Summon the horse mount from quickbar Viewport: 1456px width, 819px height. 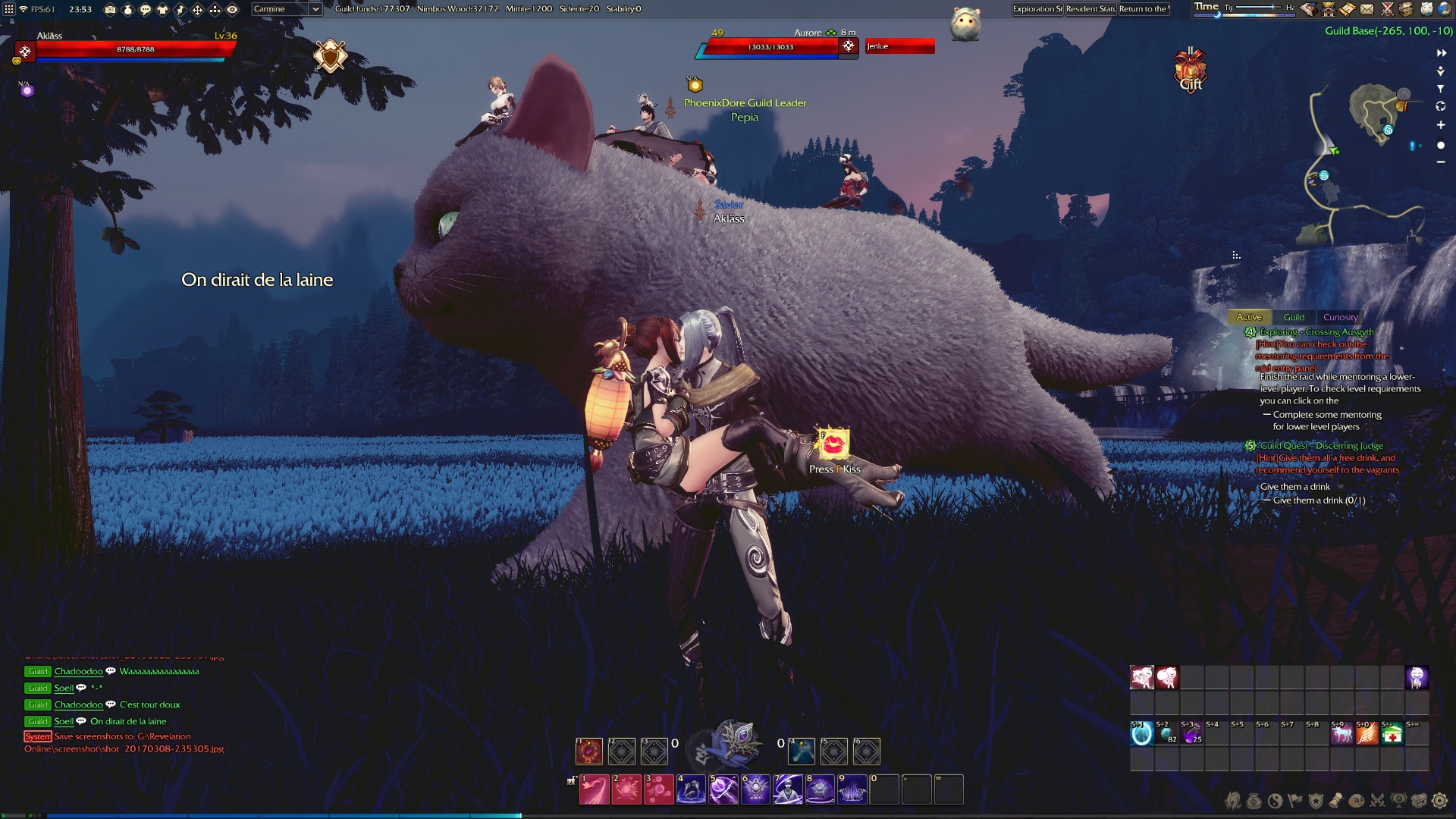point(1341,734)
